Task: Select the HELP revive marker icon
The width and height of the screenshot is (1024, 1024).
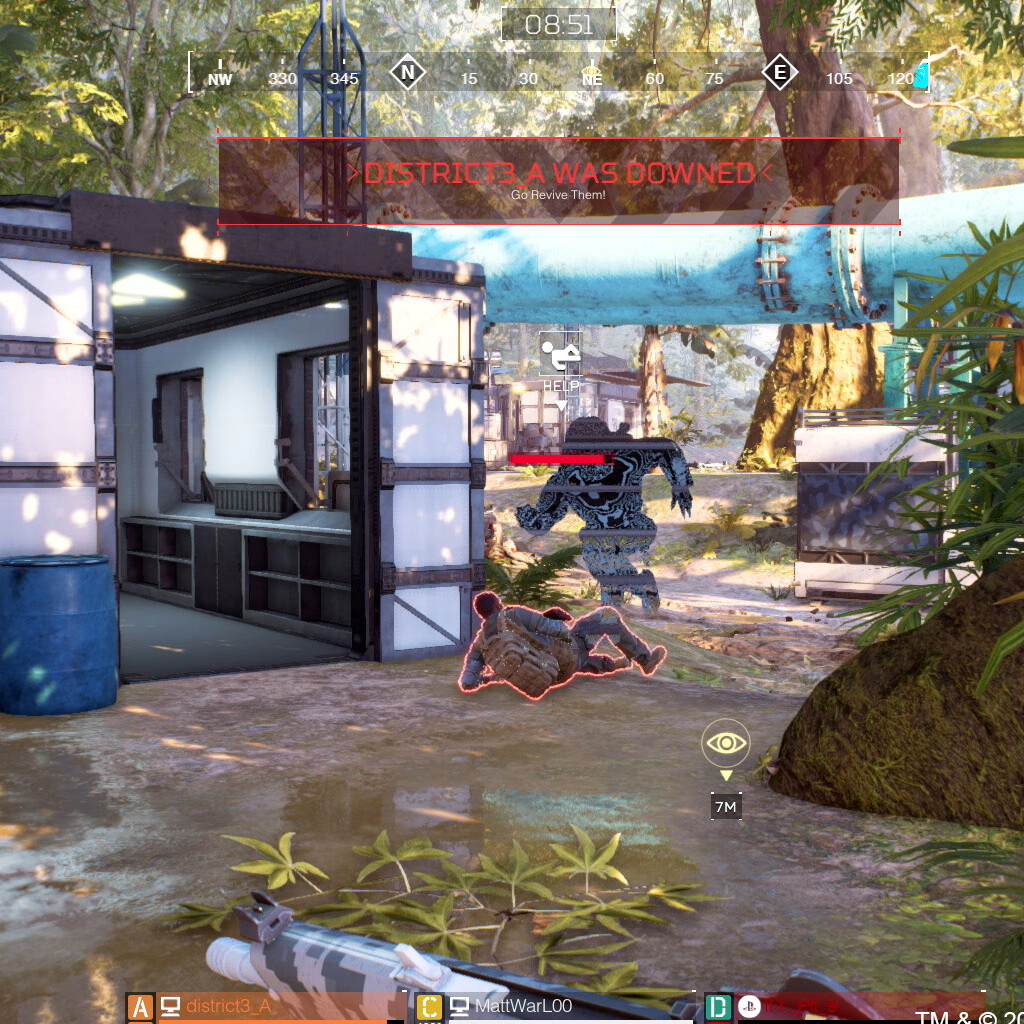Action: pos(560,355)
